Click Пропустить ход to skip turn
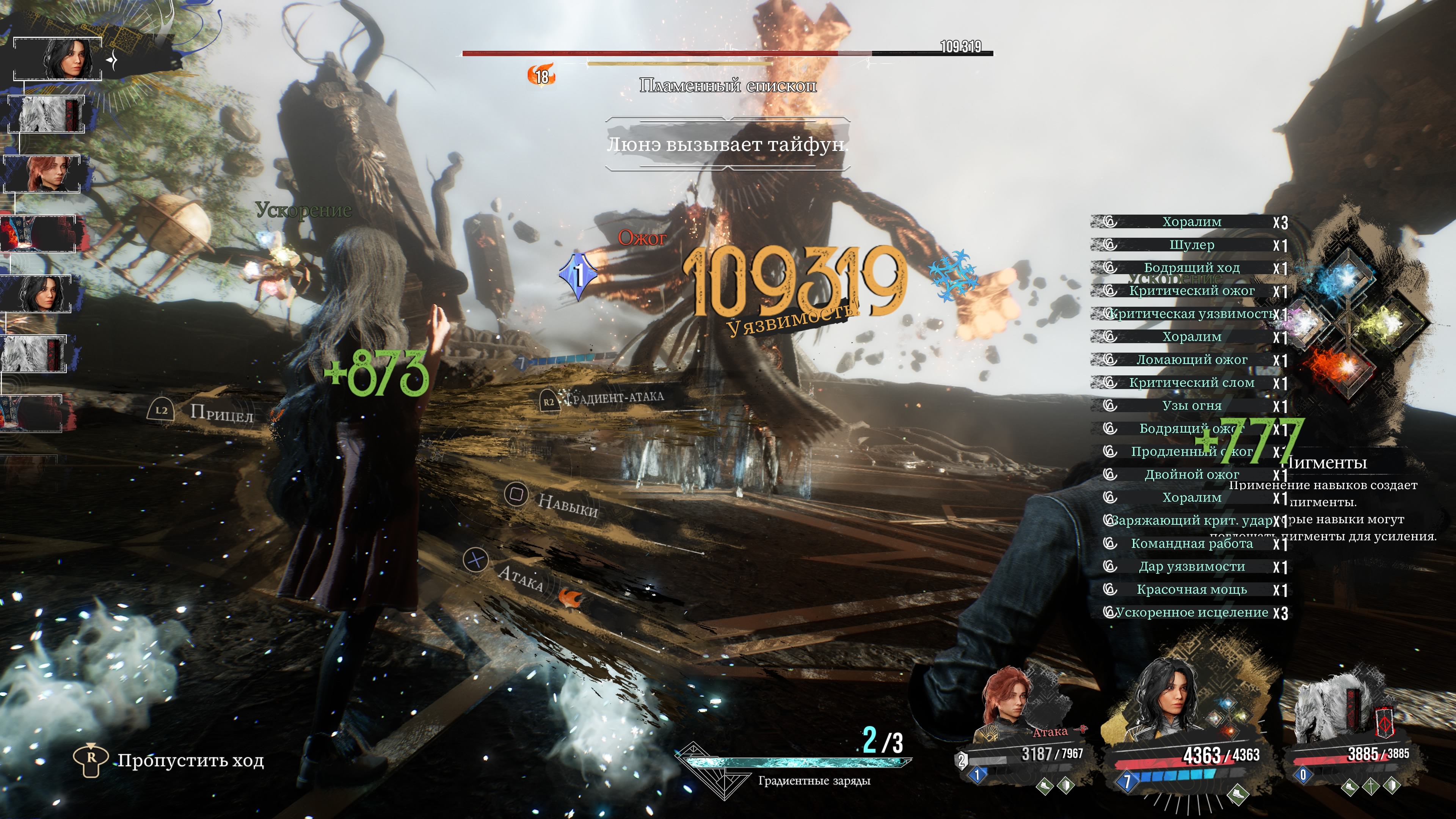The width and height of the screenshot is (1456, 819). pos(190,760)
